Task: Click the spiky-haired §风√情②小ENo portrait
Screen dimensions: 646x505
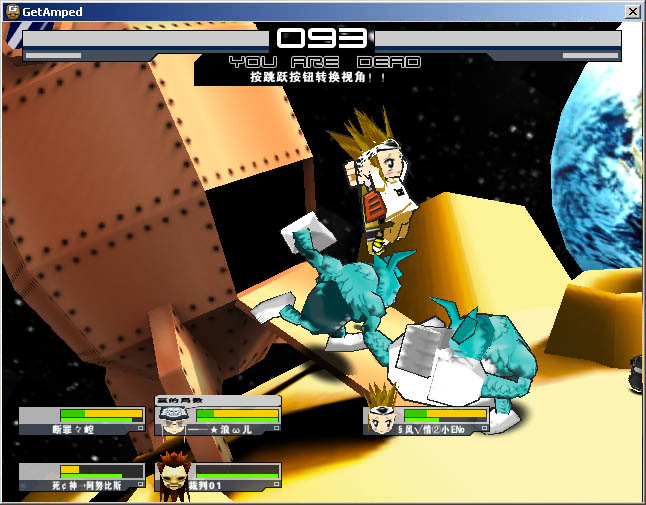Action: [x=381, y=420]
